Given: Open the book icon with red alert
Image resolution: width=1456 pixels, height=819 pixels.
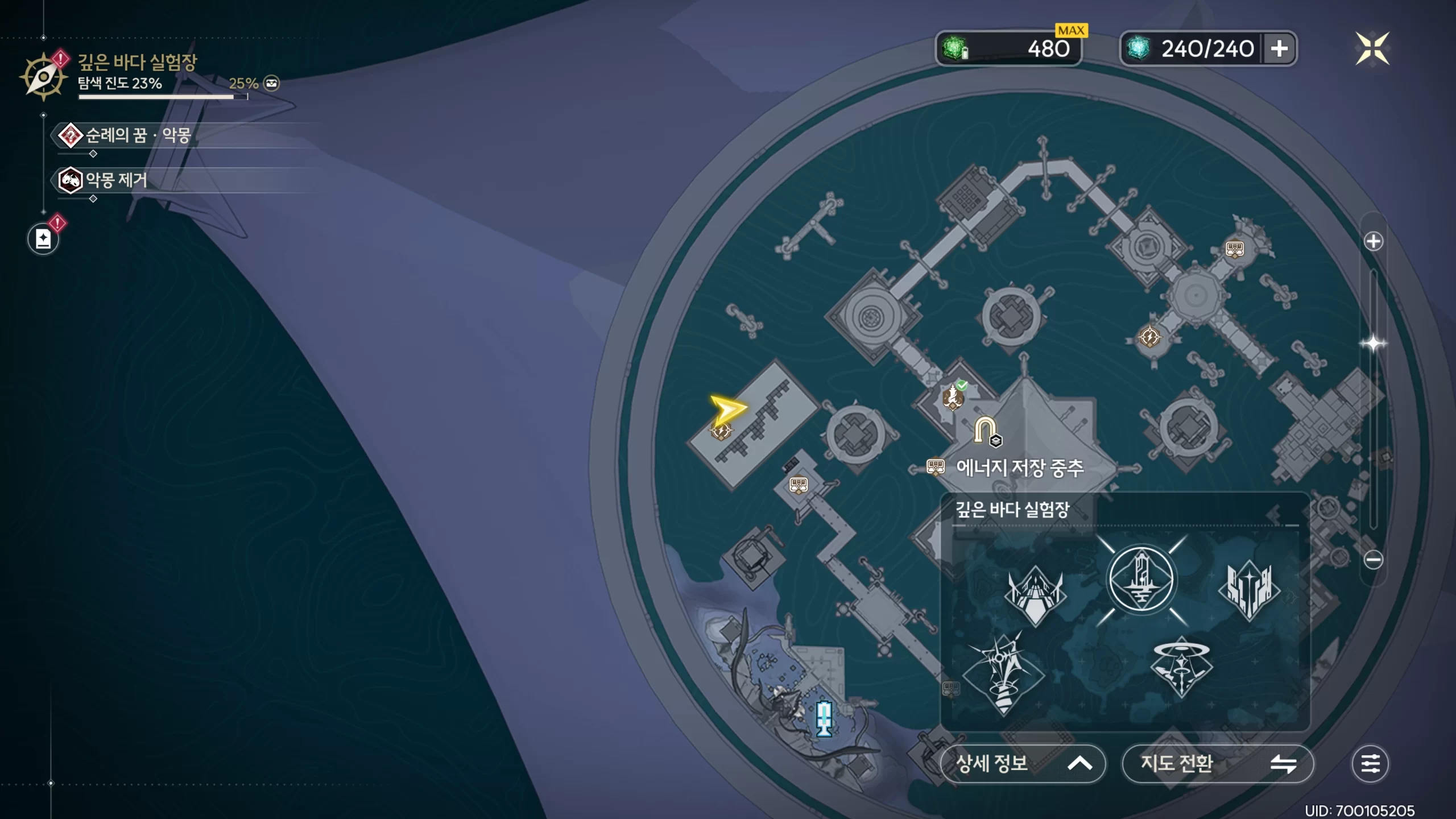Looking at the screenshot, I should coord(43,239).
